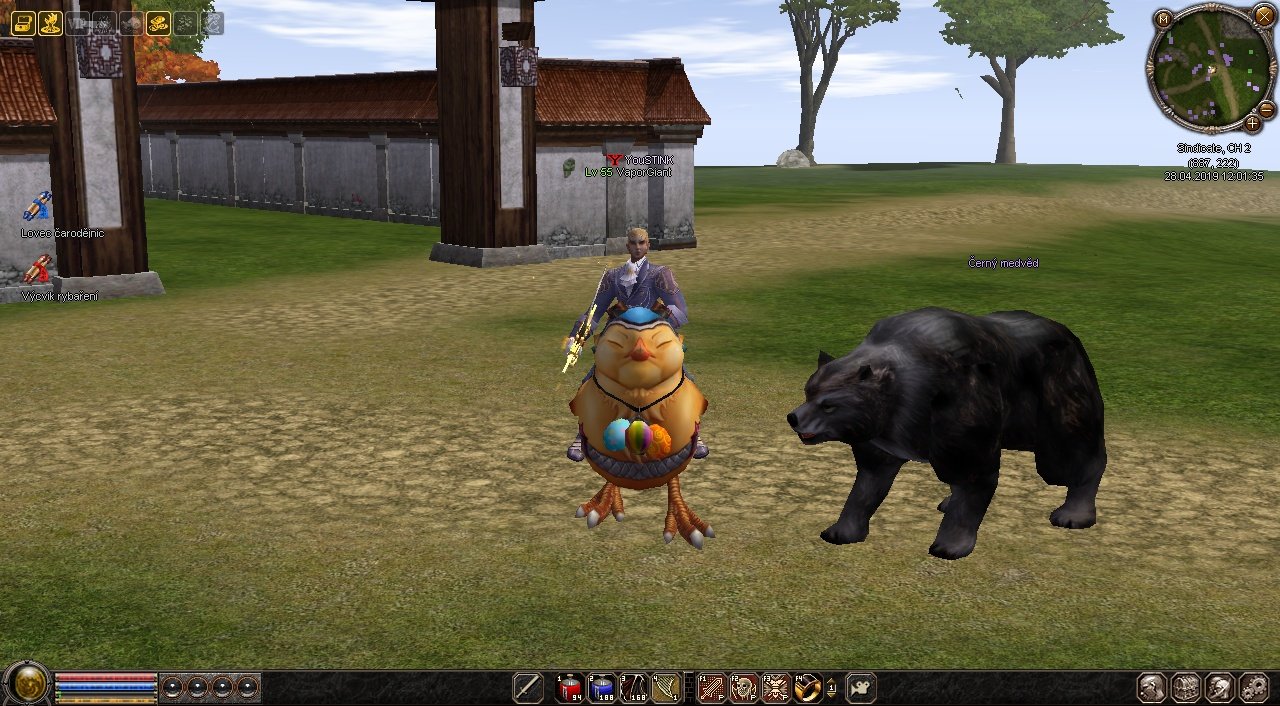Select the sword attack icon on the taskbar
This screenshot has width=1280, height=706.
tap(527, 688)
